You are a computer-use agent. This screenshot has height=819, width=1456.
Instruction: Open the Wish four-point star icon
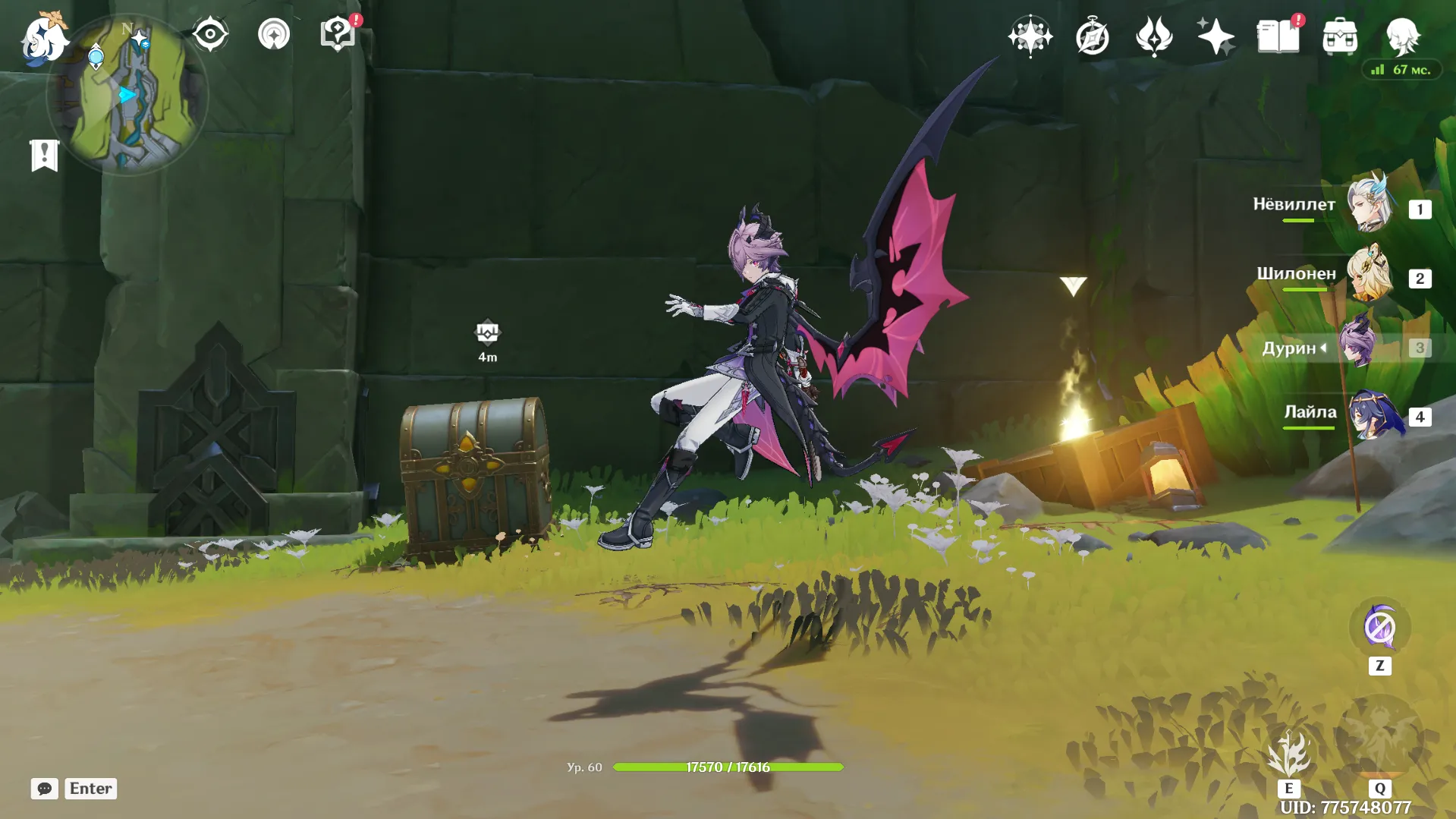pos(1030,36)
